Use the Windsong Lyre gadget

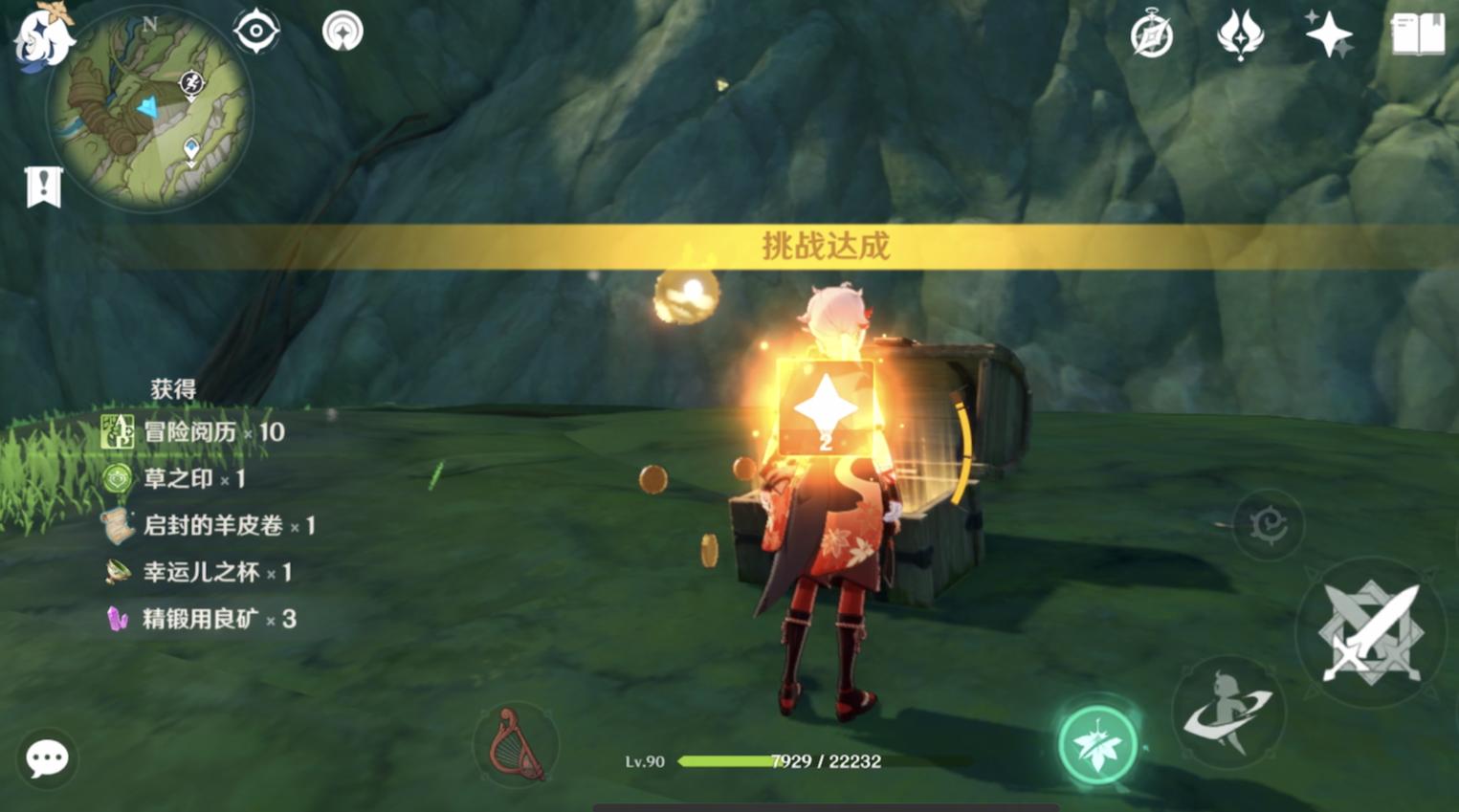(x=516, y=744)
